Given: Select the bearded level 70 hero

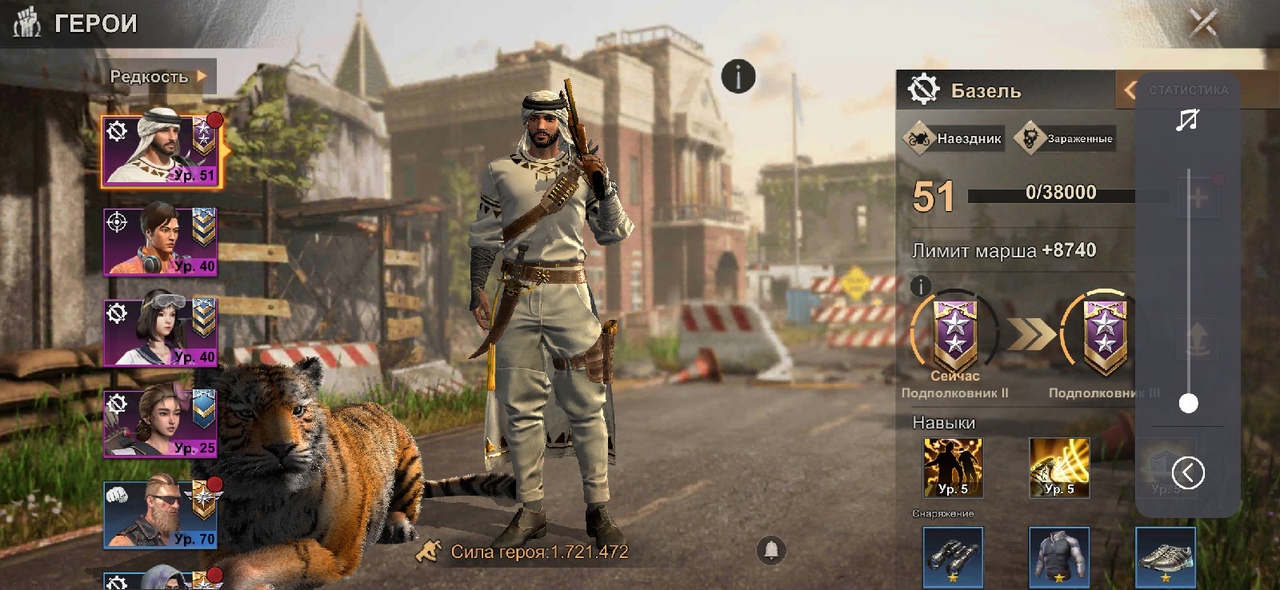Looking at the screenshot, I should click(160, 514).
